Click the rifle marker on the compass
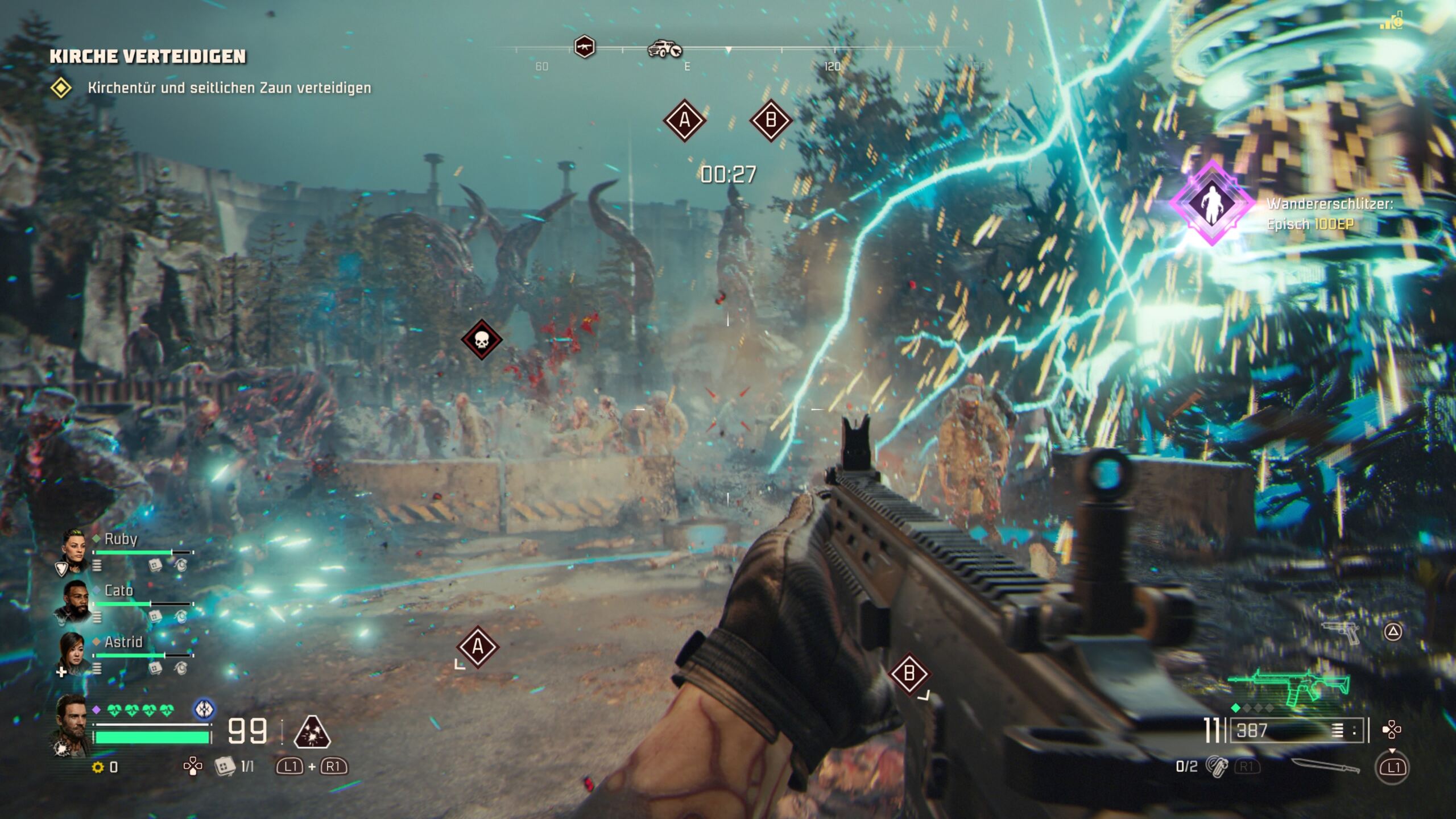 pos(584,46)
